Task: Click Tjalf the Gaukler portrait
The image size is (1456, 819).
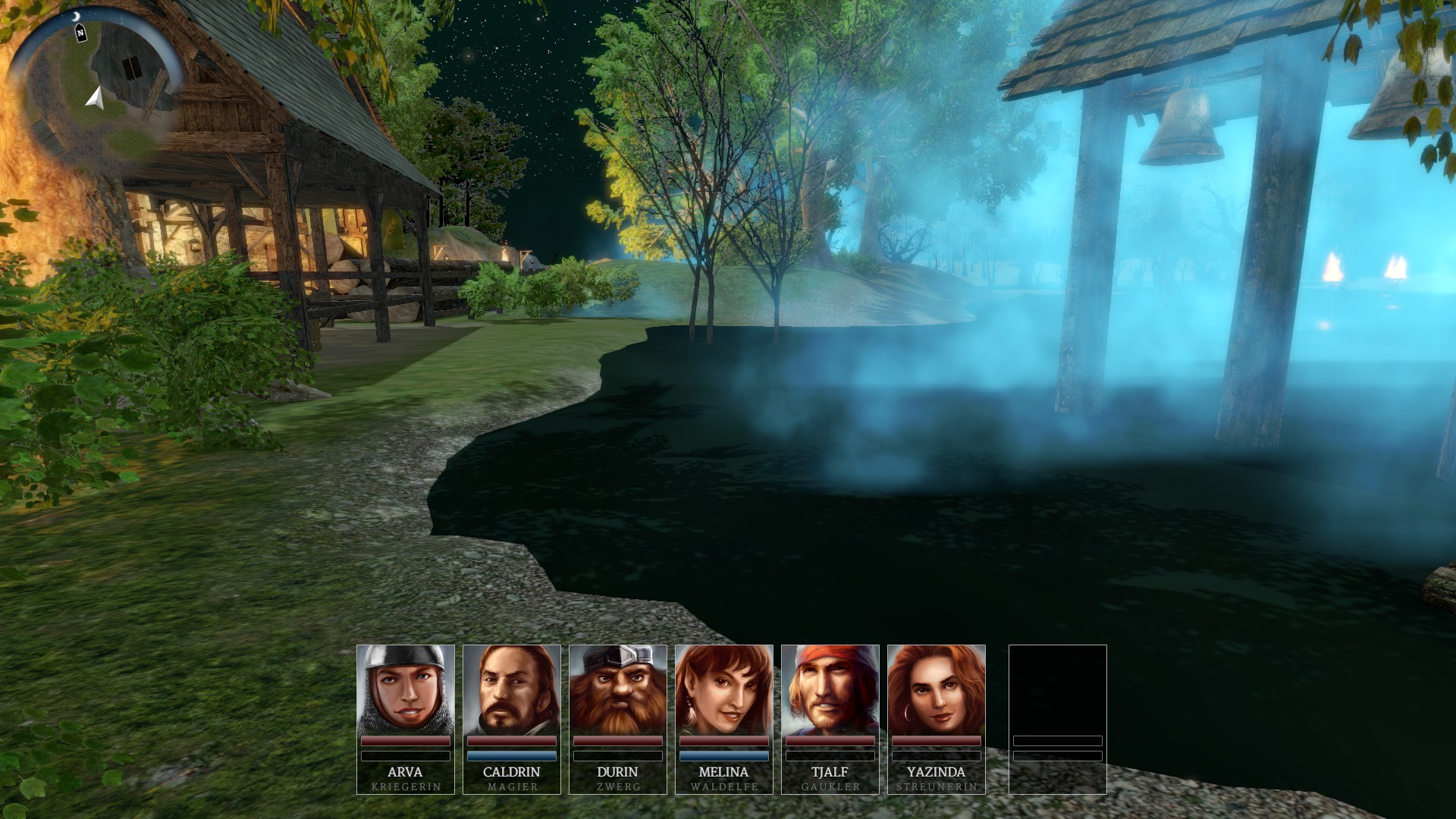Action: point(830,690)
